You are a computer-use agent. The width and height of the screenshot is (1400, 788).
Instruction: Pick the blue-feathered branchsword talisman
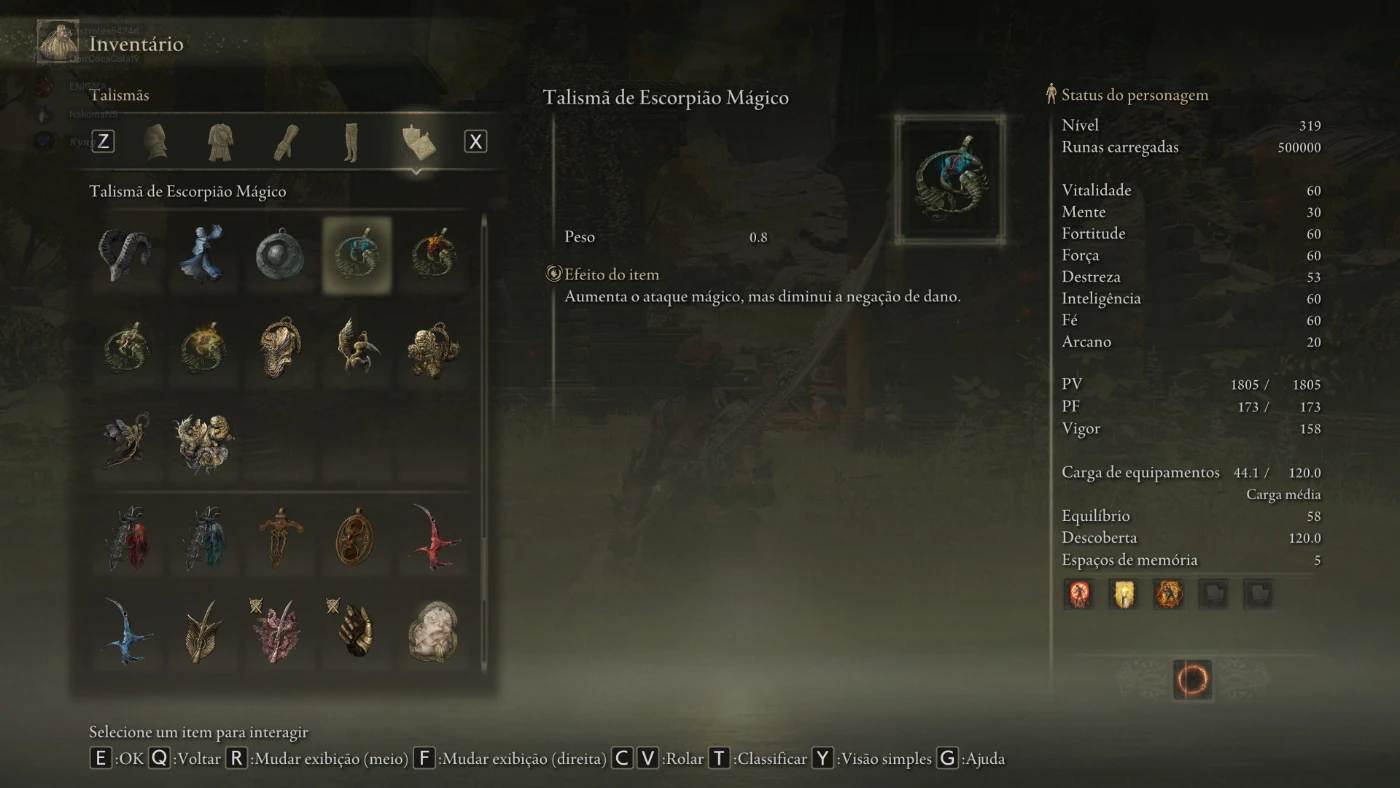click(203, 537)
